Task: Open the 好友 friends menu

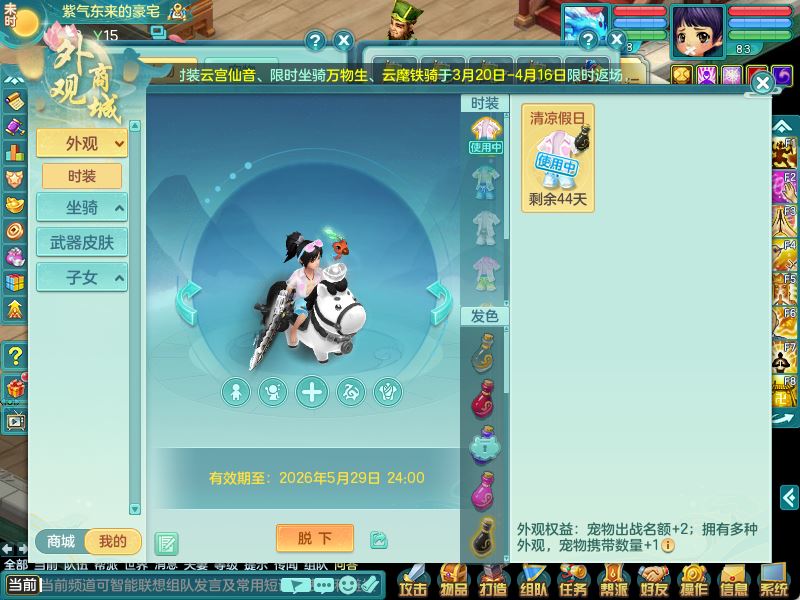Action: pyautogui.click(x=653, y=580)
